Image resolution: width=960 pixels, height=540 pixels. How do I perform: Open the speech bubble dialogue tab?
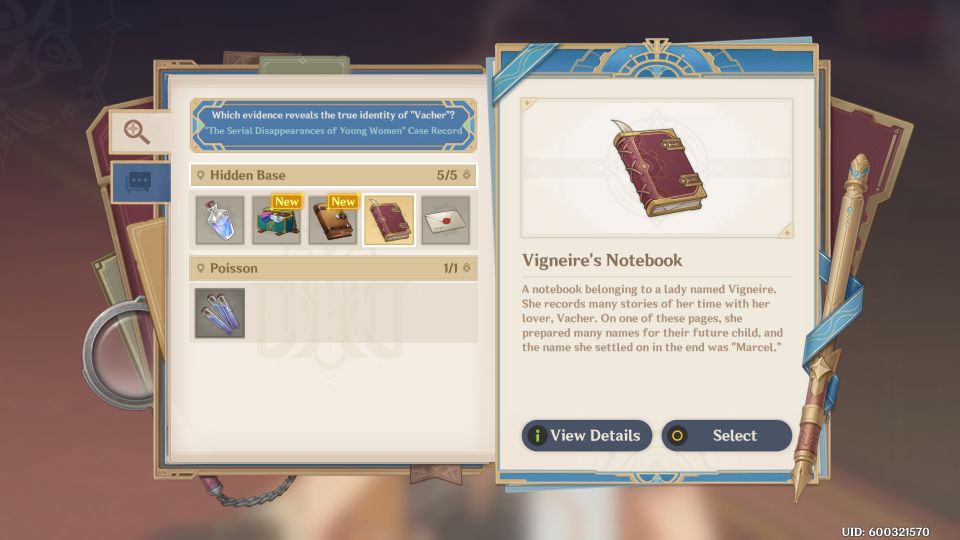(137, 181)
